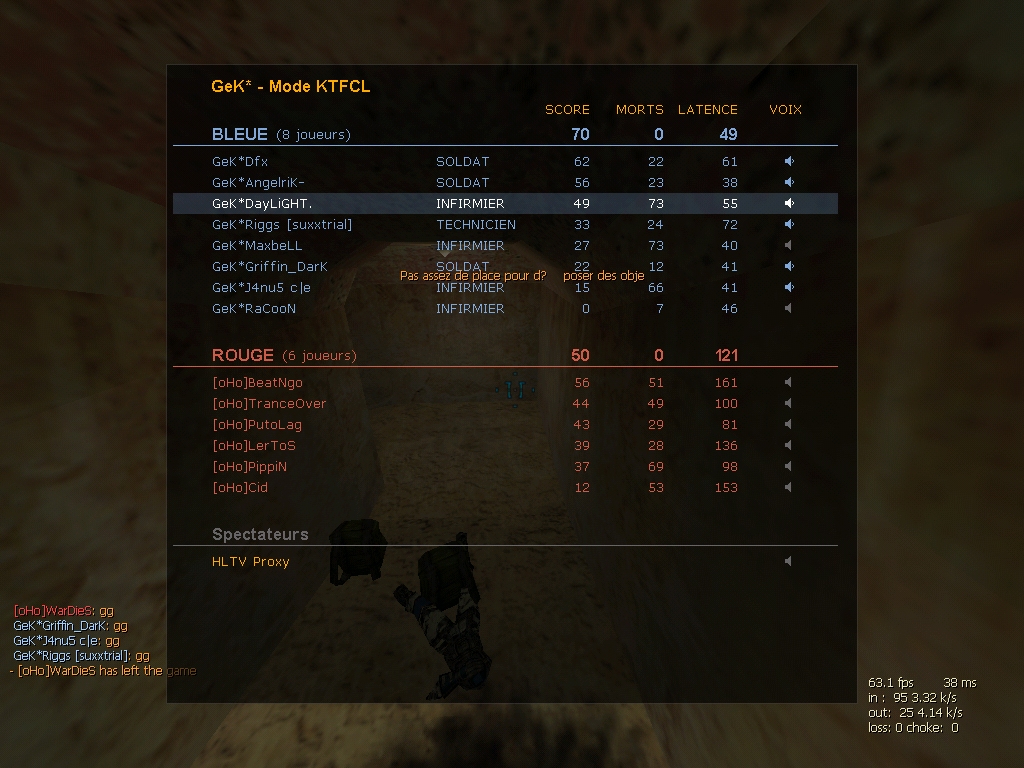Select GeK*Riggs [suxxtrial] from the blue team
Viewport: 1024px width, 768px height.
(282, 224)
